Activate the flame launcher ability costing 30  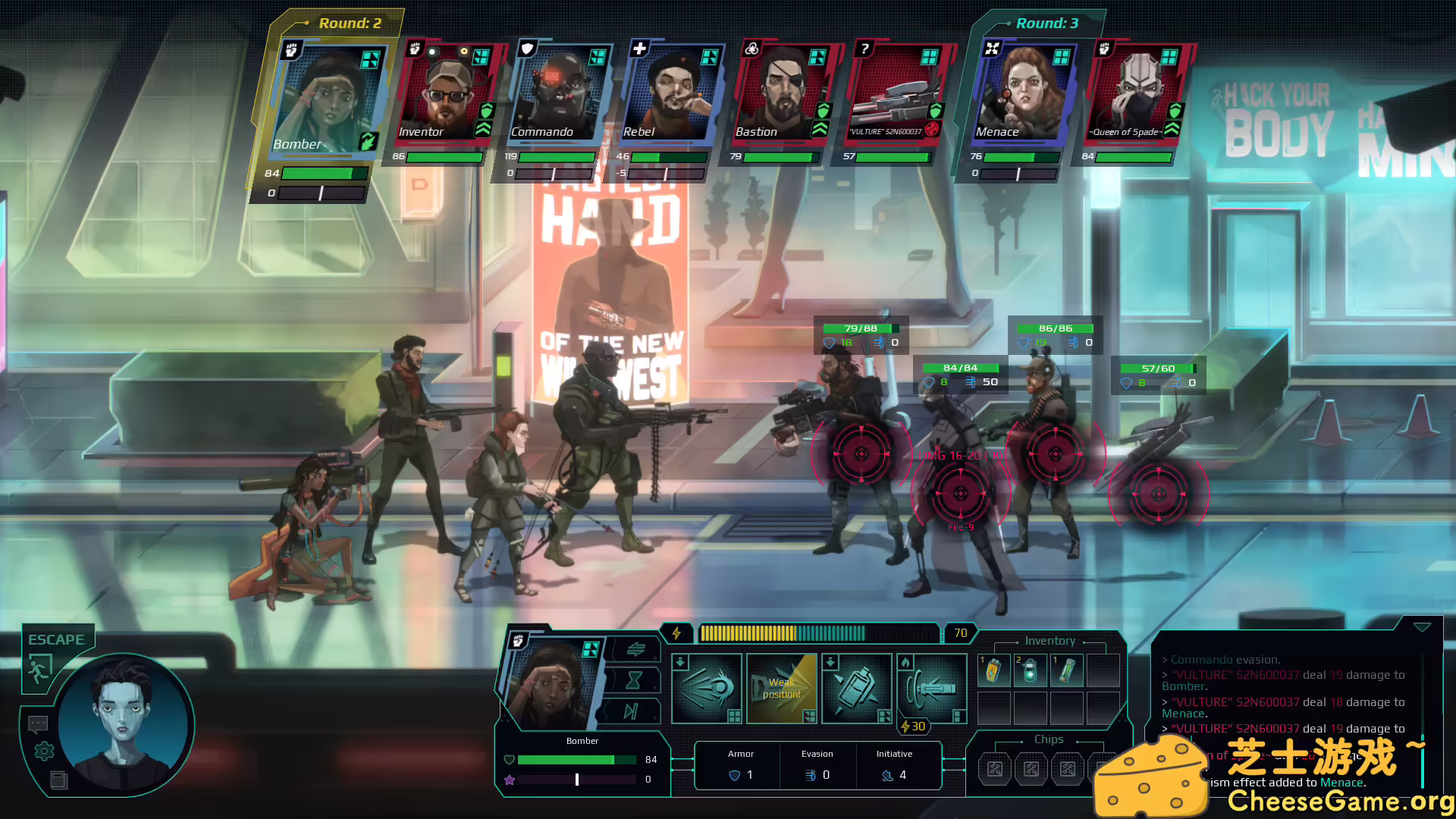click(x=932, y=689)
